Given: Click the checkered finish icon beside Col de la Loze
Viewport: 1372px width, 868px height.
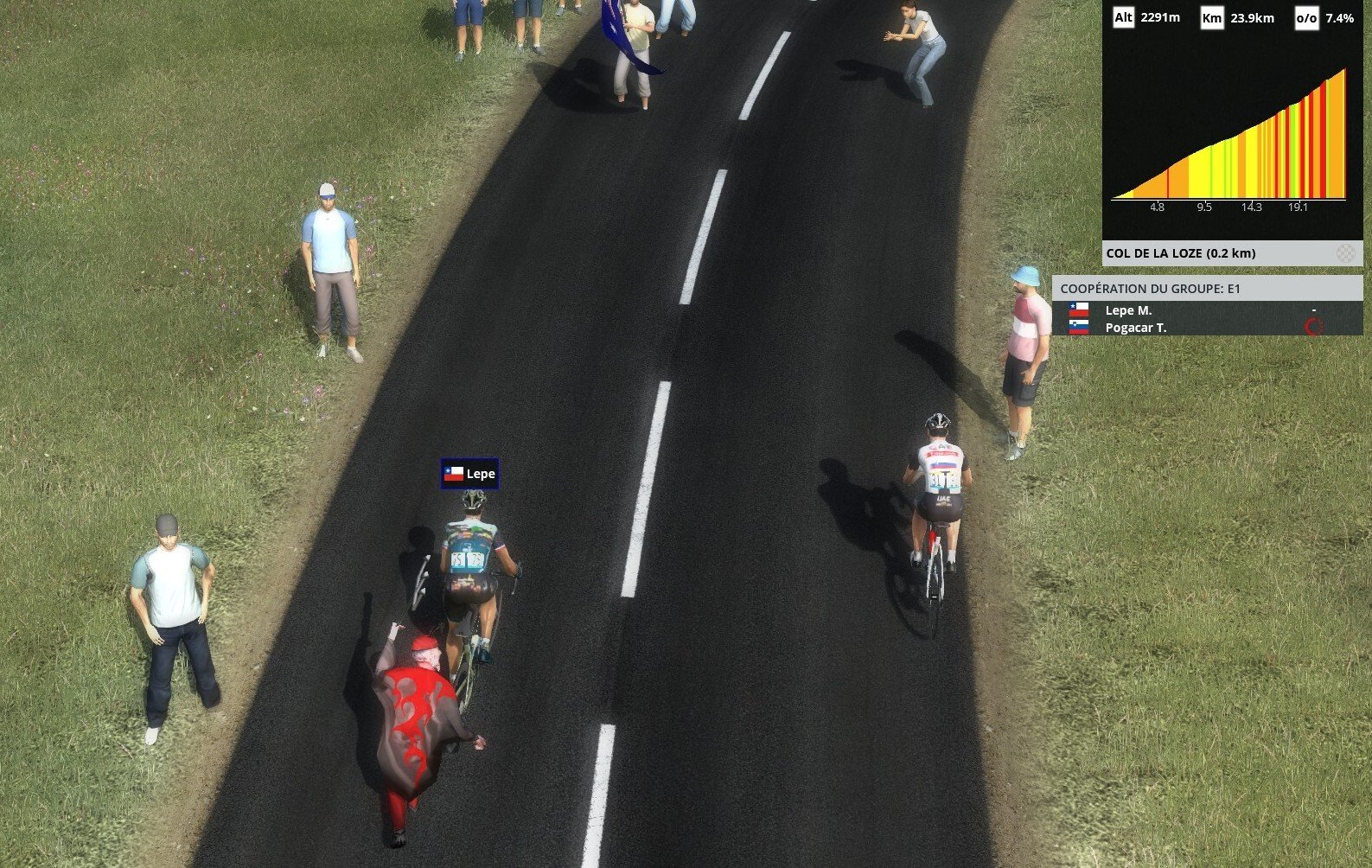Looking at the screenshot, I should (x=1345, y=253).
